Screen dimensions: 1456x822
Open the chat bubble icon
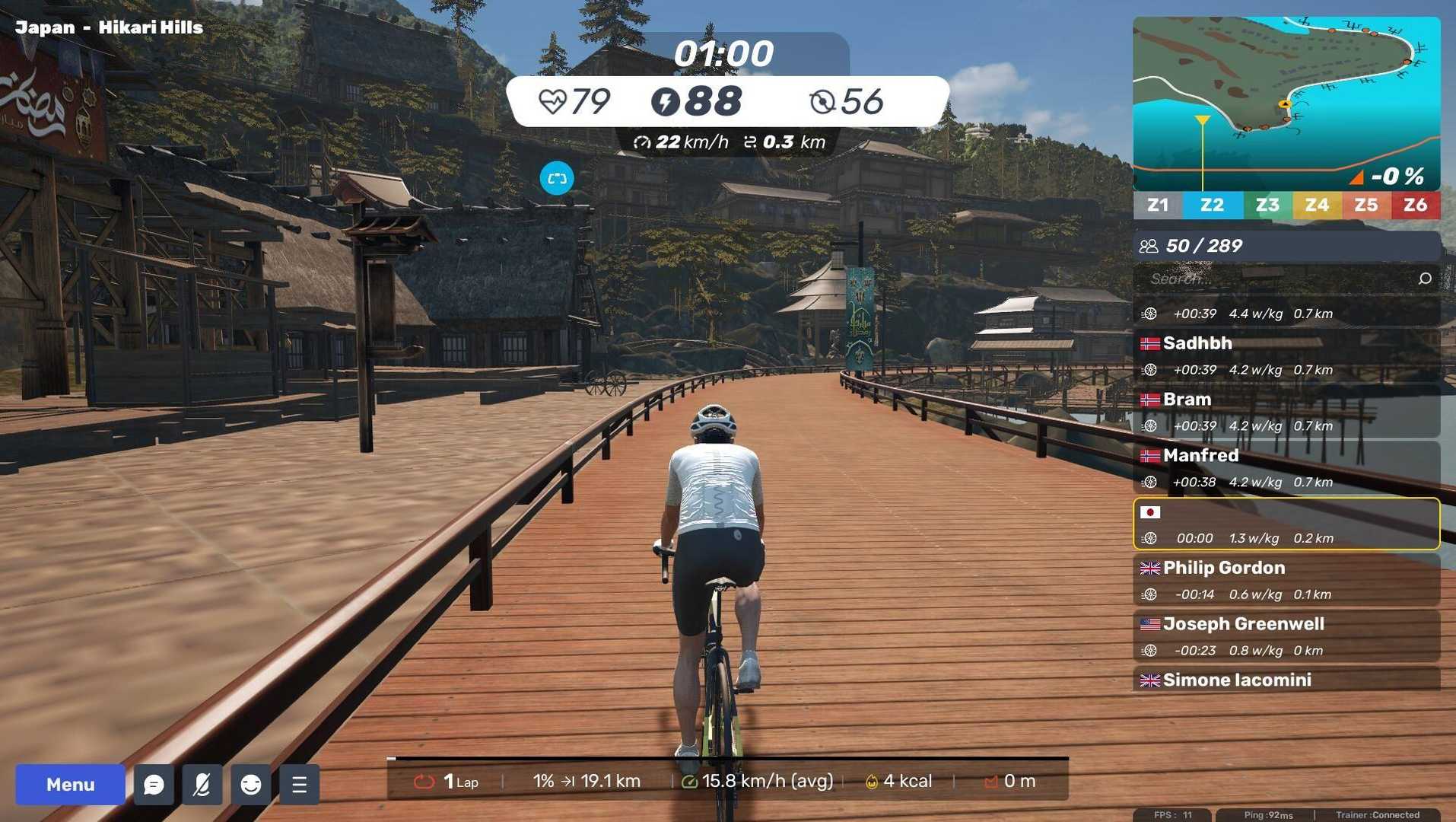[x=154, y=784]
